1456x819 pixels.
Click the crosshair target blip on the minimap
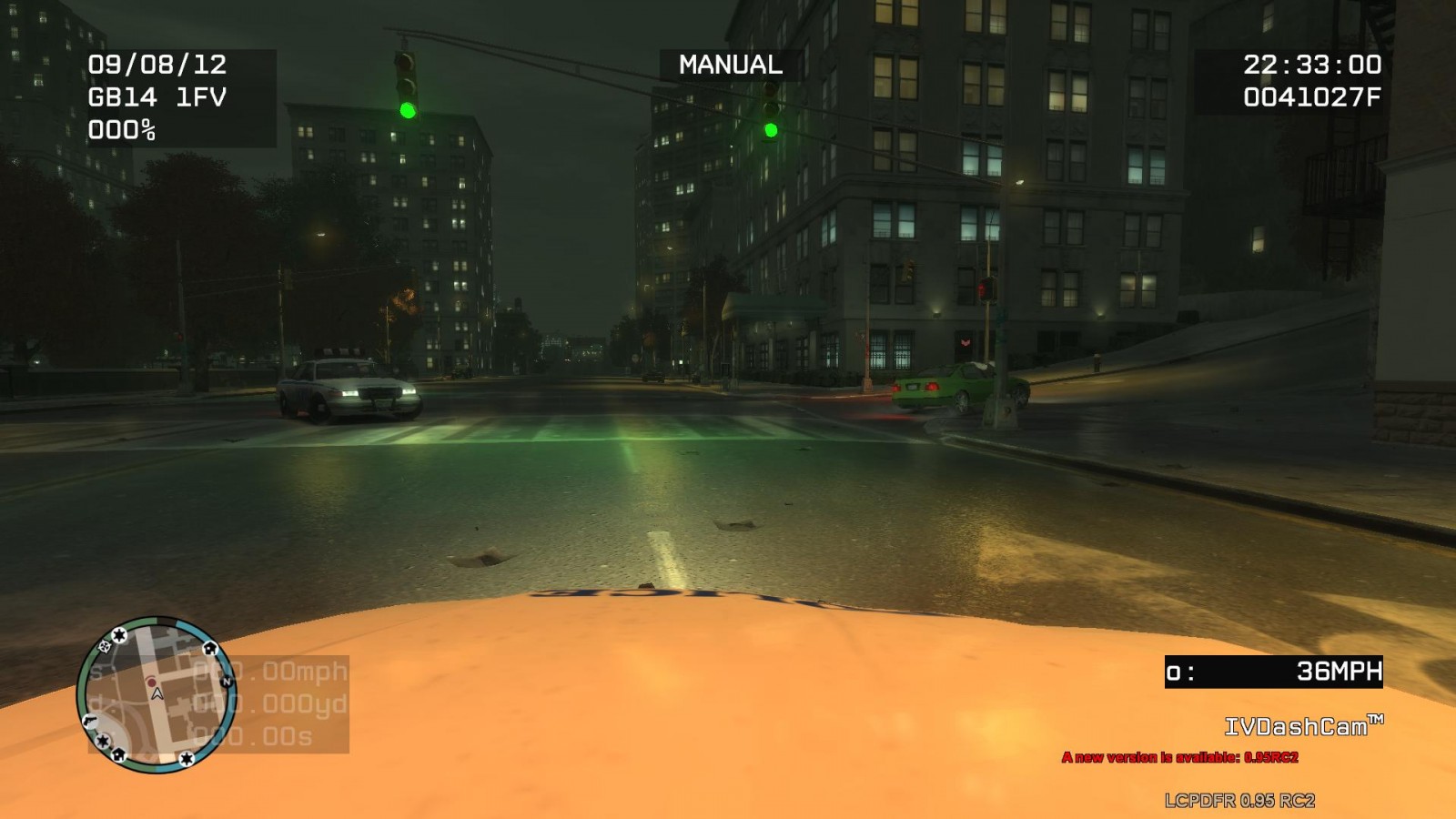click(x=104, y=646)
